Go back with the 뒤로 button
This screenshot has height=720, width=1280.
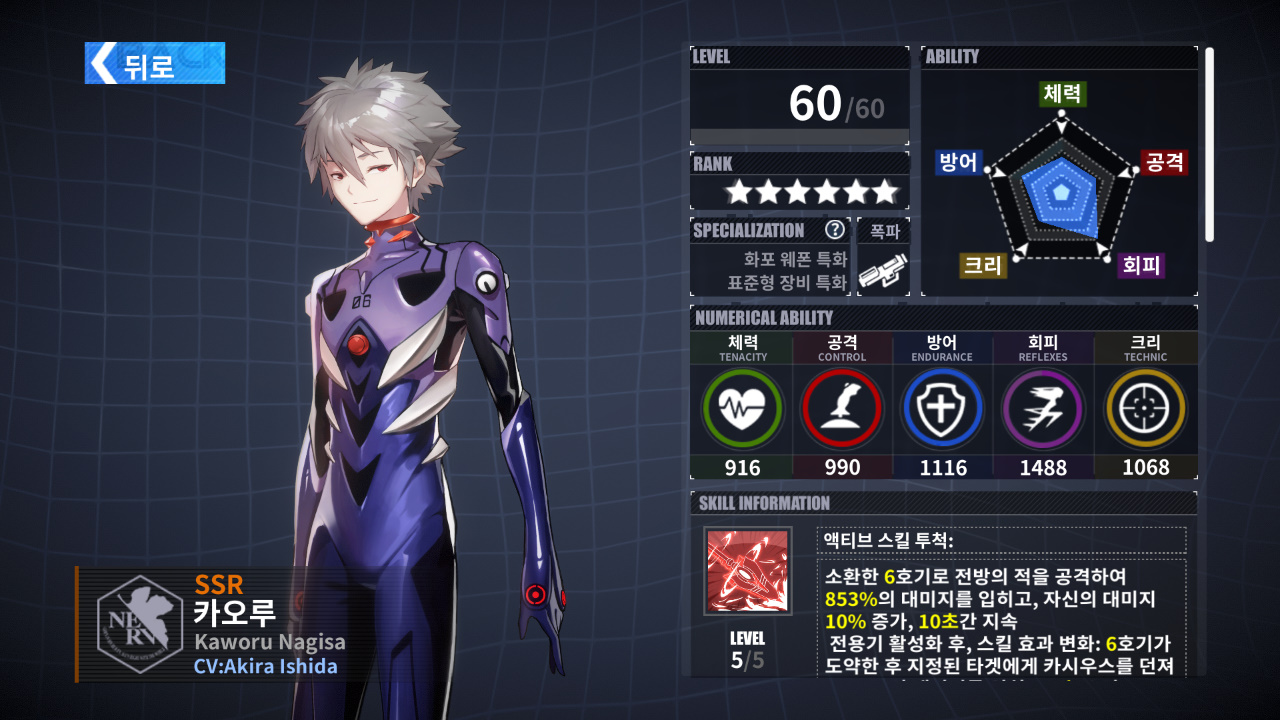155,63
